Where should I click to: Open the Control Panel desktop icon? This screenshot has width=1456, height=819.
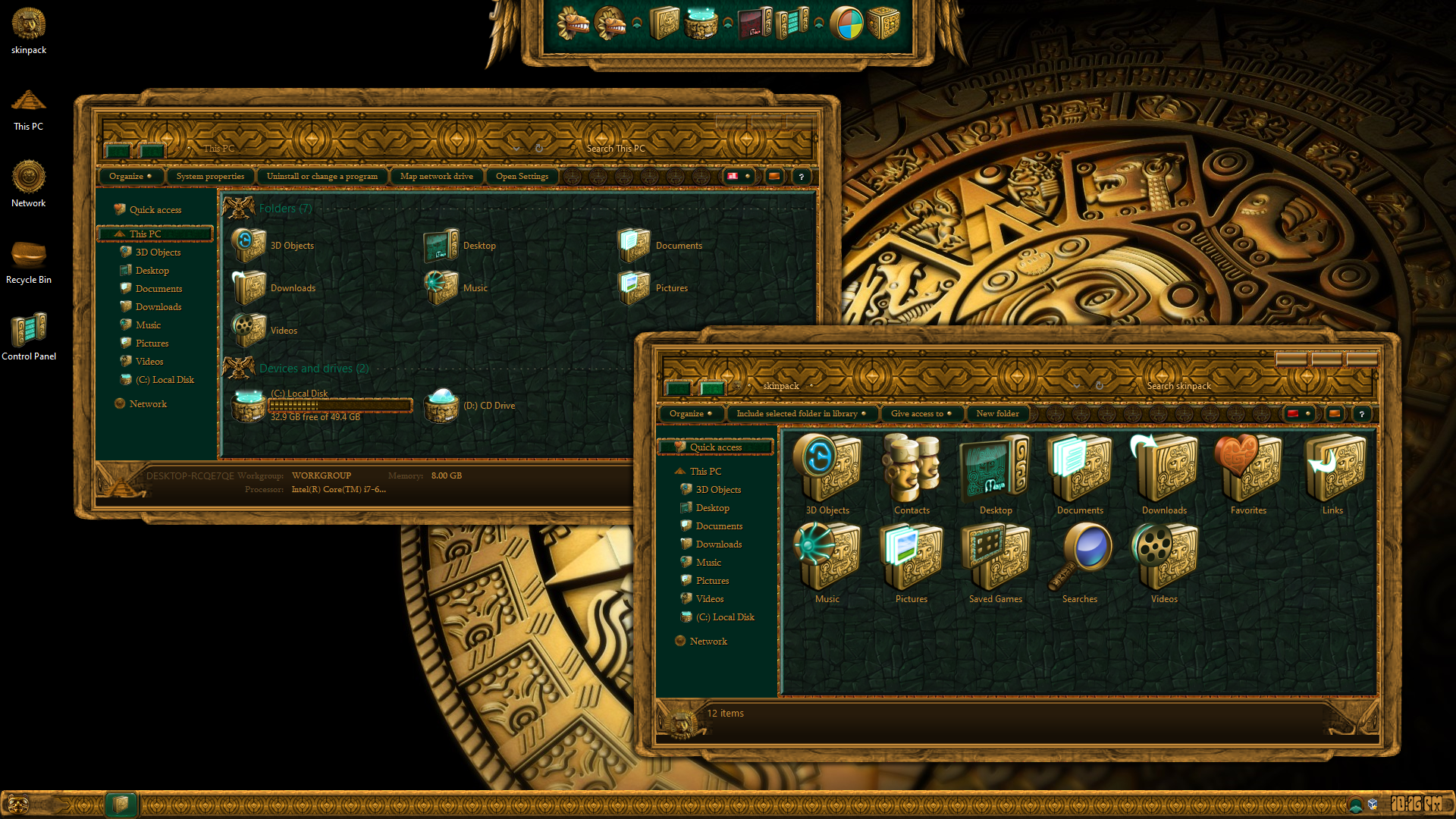click(x=29, y=332)
